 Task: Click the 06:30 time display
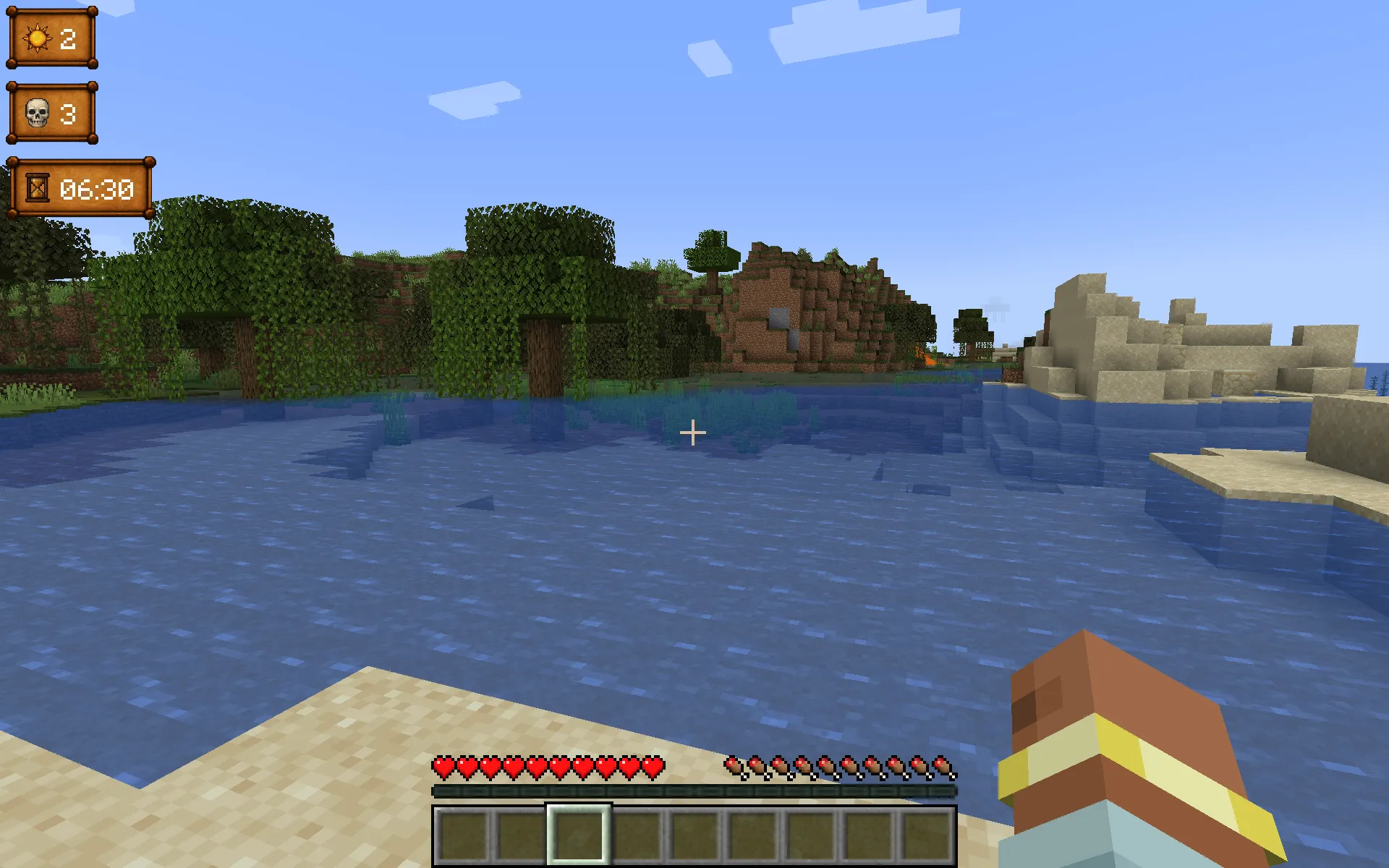coord(99,190)
